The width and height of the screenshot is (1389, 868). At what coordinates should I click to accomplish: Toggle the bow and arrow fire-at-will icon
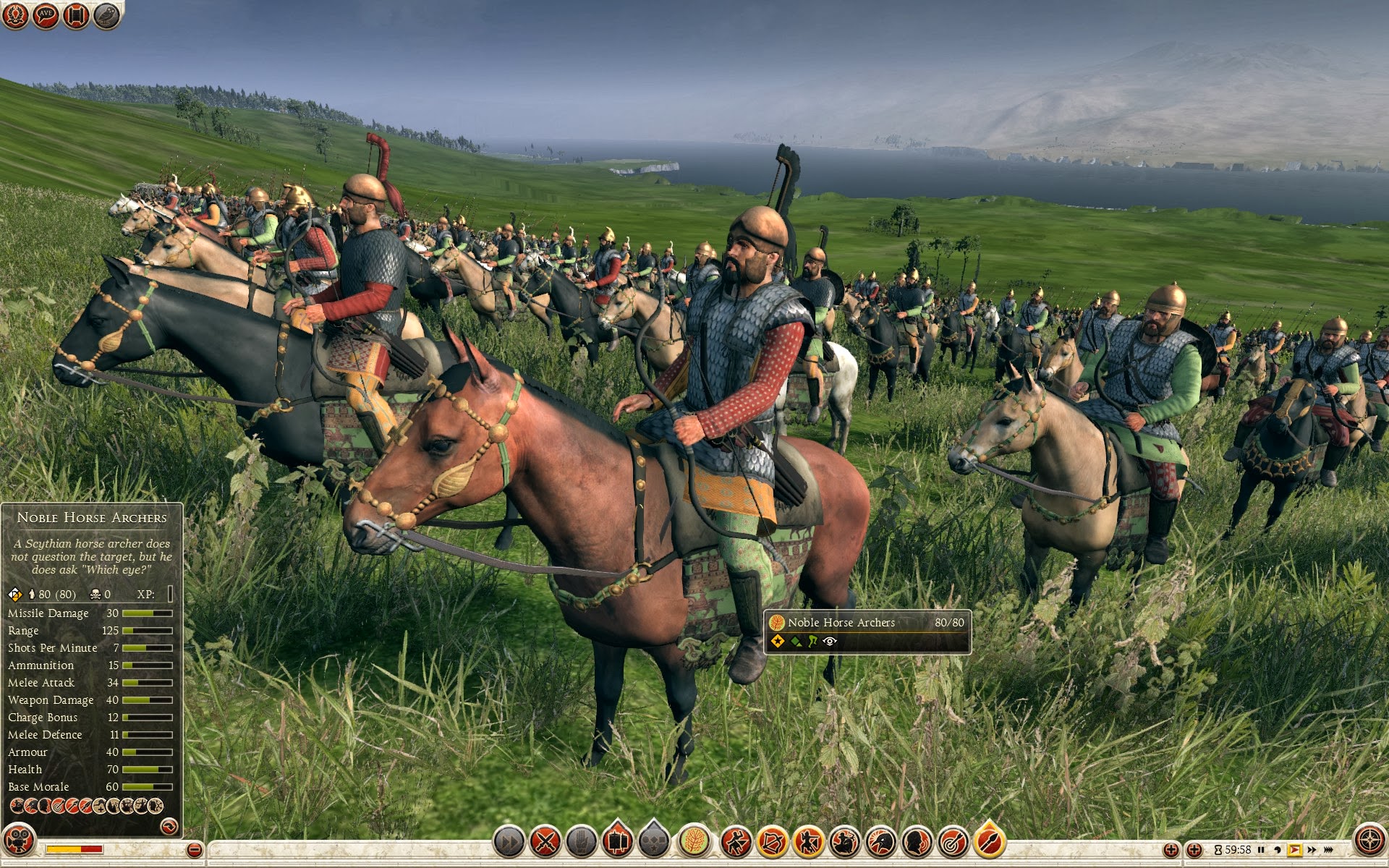click(772, 842)
